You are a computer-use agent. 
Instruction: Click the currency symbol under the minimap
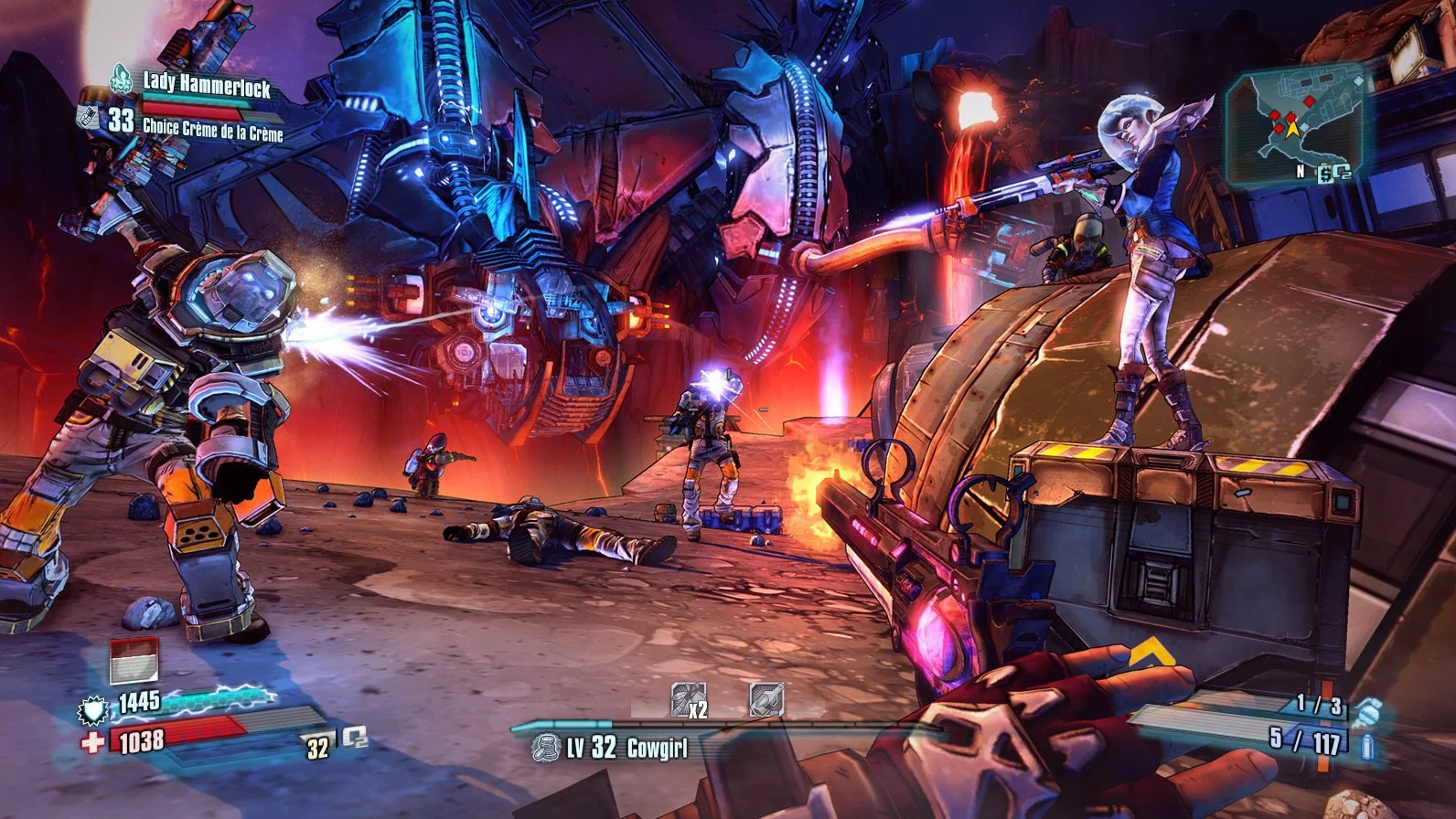[1325, 173]
